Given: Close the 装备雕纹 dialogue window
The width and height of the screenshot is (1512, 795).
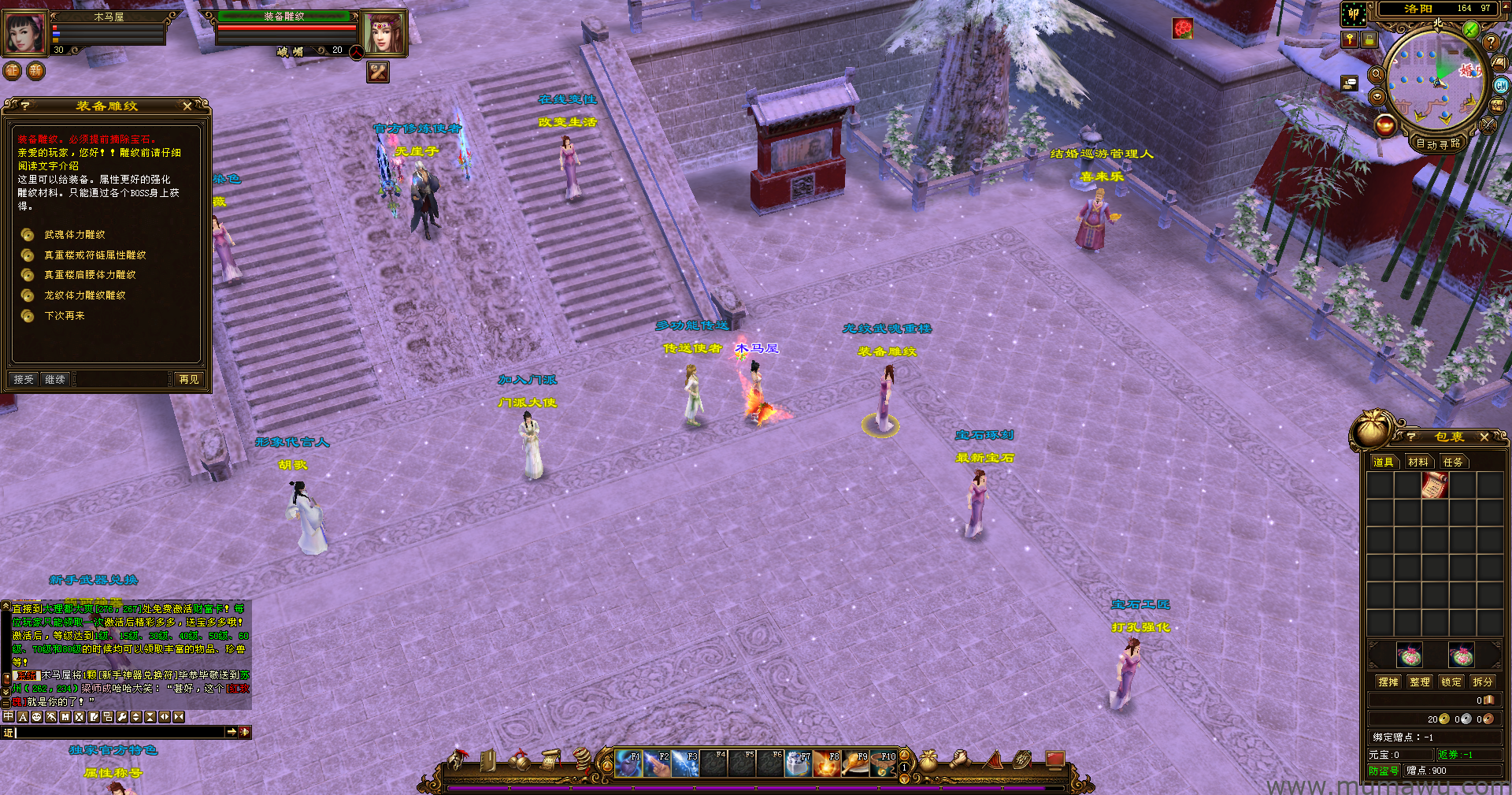Looking at the screenshot, I should point(187,106).
